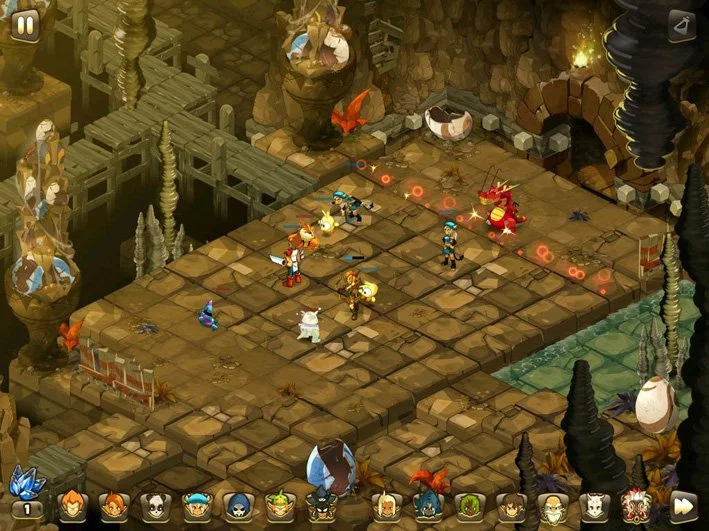The width and height of the screenshot is (709, 531).
Task: Choose the brown-haired hero portrait
Action: (511, 505)
